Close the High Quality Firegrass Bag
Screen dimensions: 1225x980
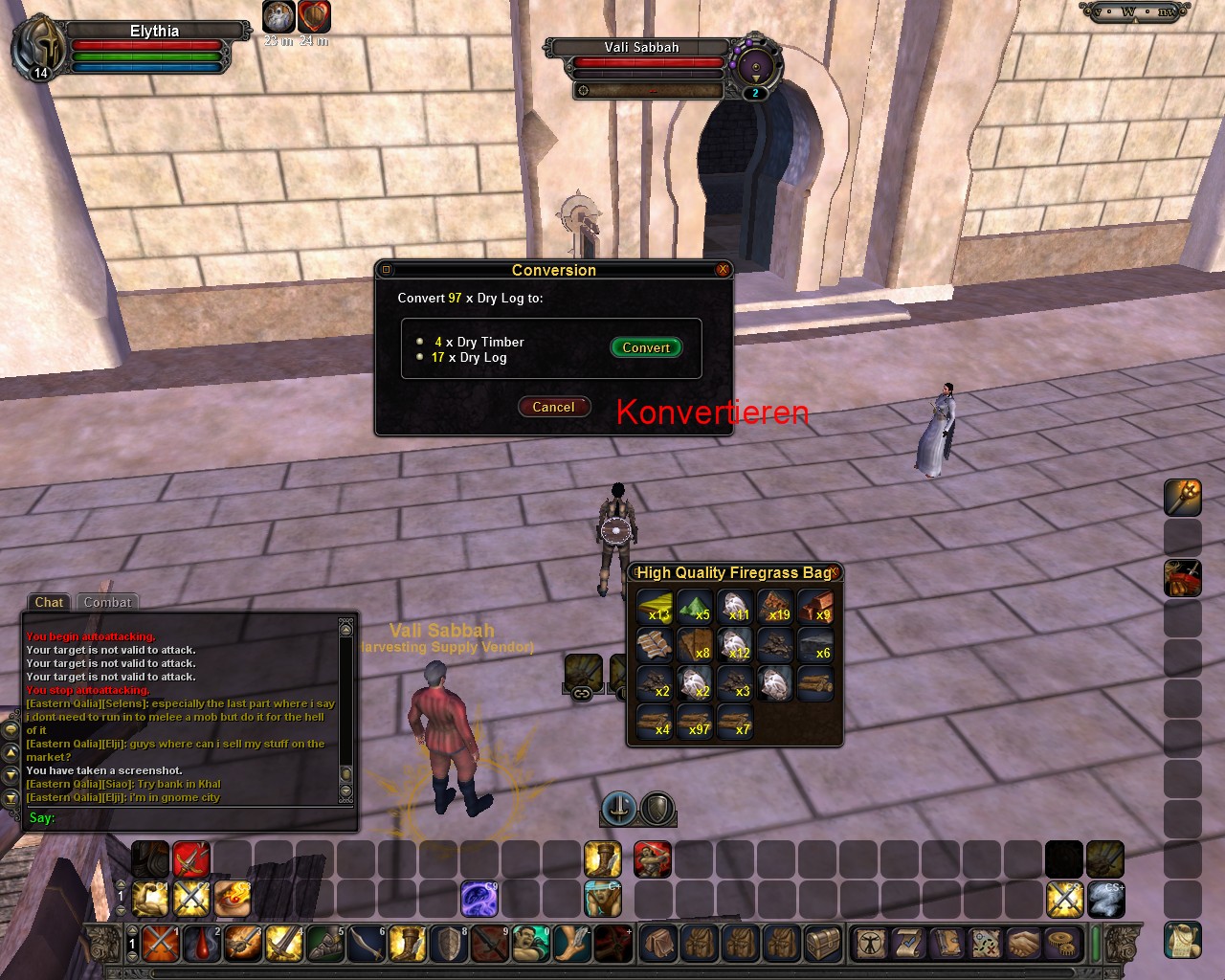point(835,571)
